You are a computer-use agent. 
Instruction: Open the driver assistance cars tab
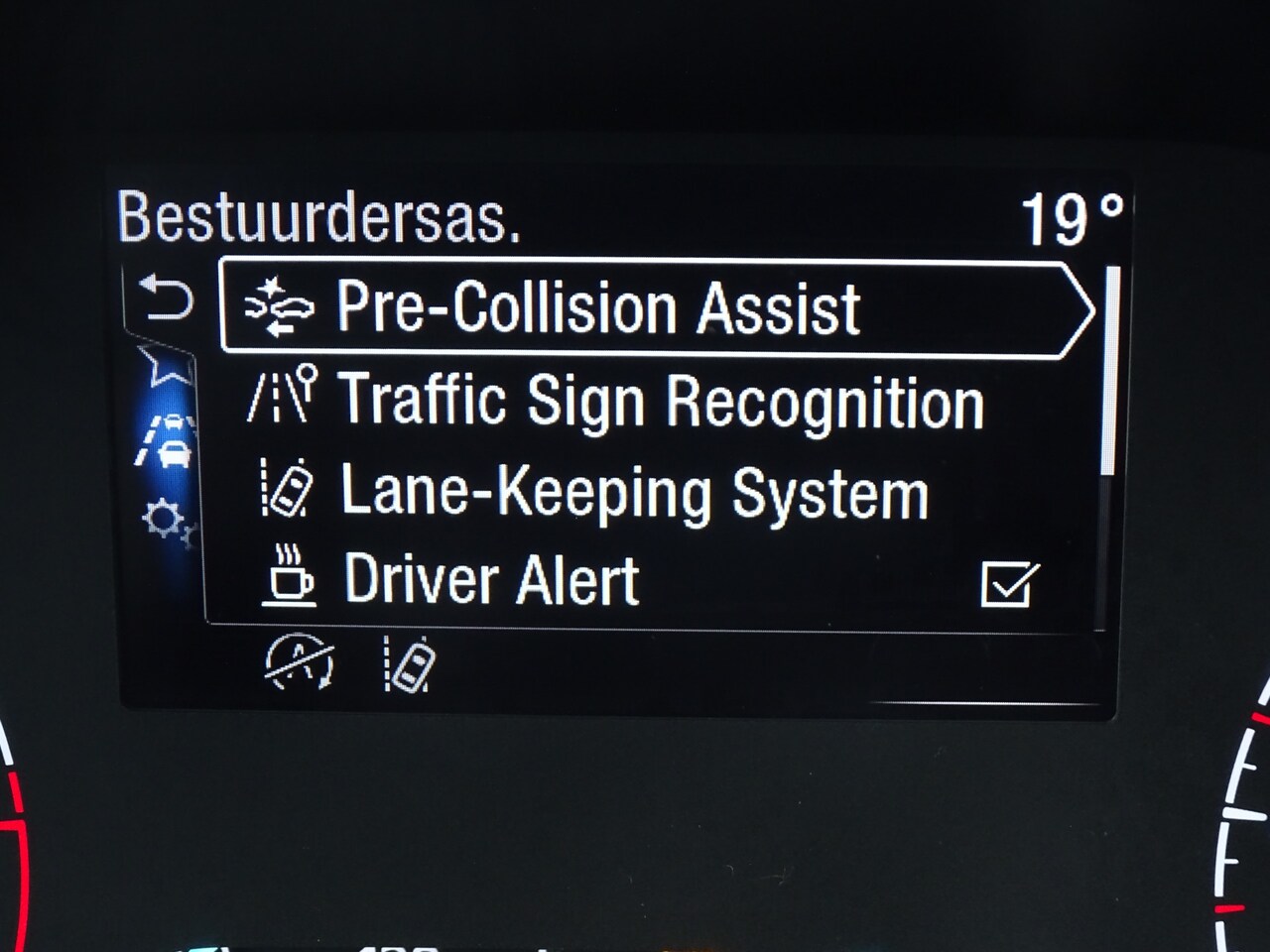click(167, 441)
